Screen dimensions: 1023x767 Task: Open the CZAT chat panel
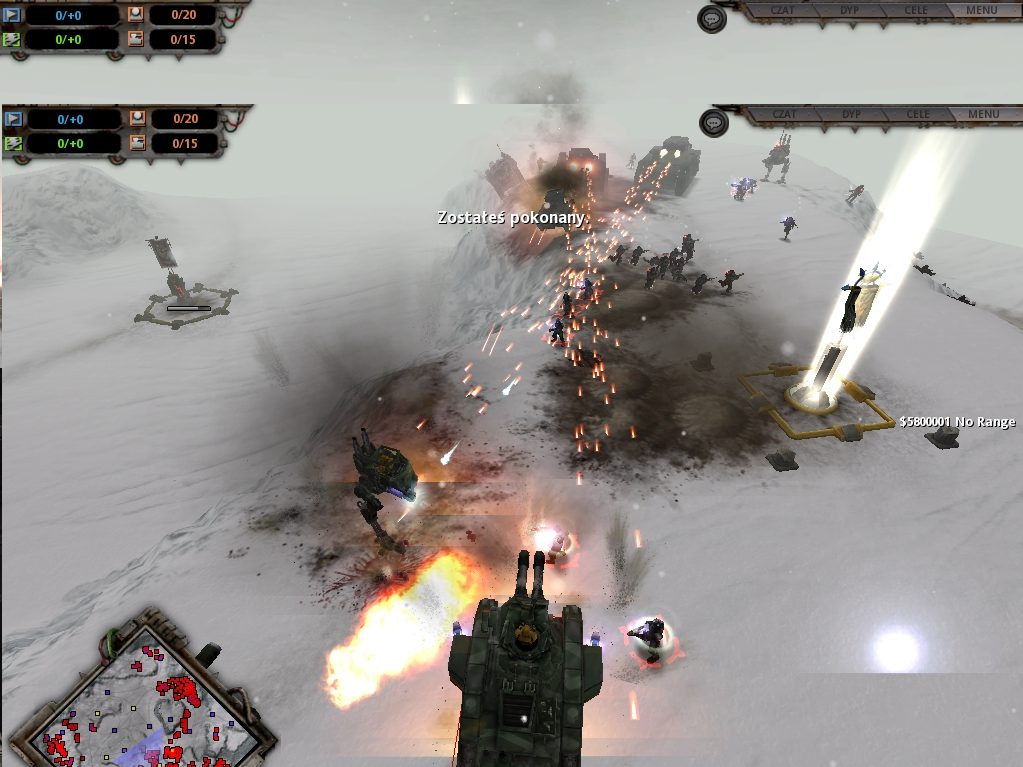click(x=784, y=114)
